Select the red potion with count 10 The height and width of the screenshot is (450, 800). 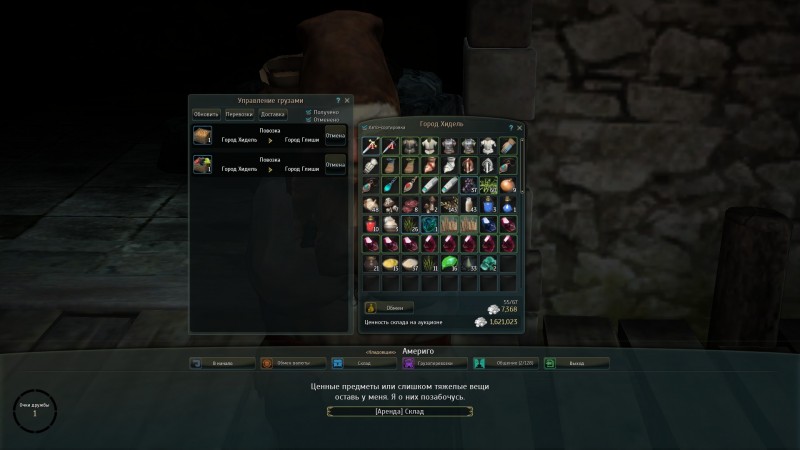point(371,223)
